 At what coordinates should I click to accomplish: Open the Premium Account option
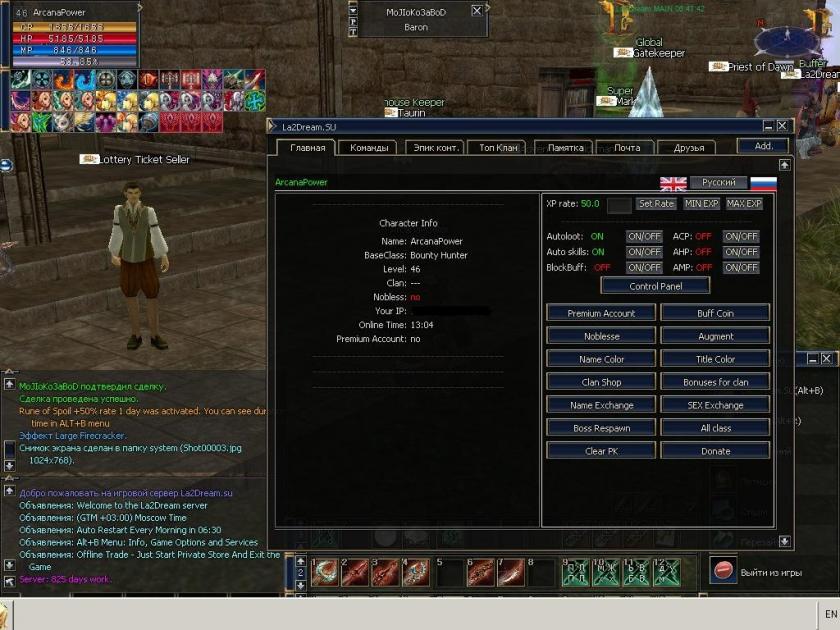click(601, 313)
